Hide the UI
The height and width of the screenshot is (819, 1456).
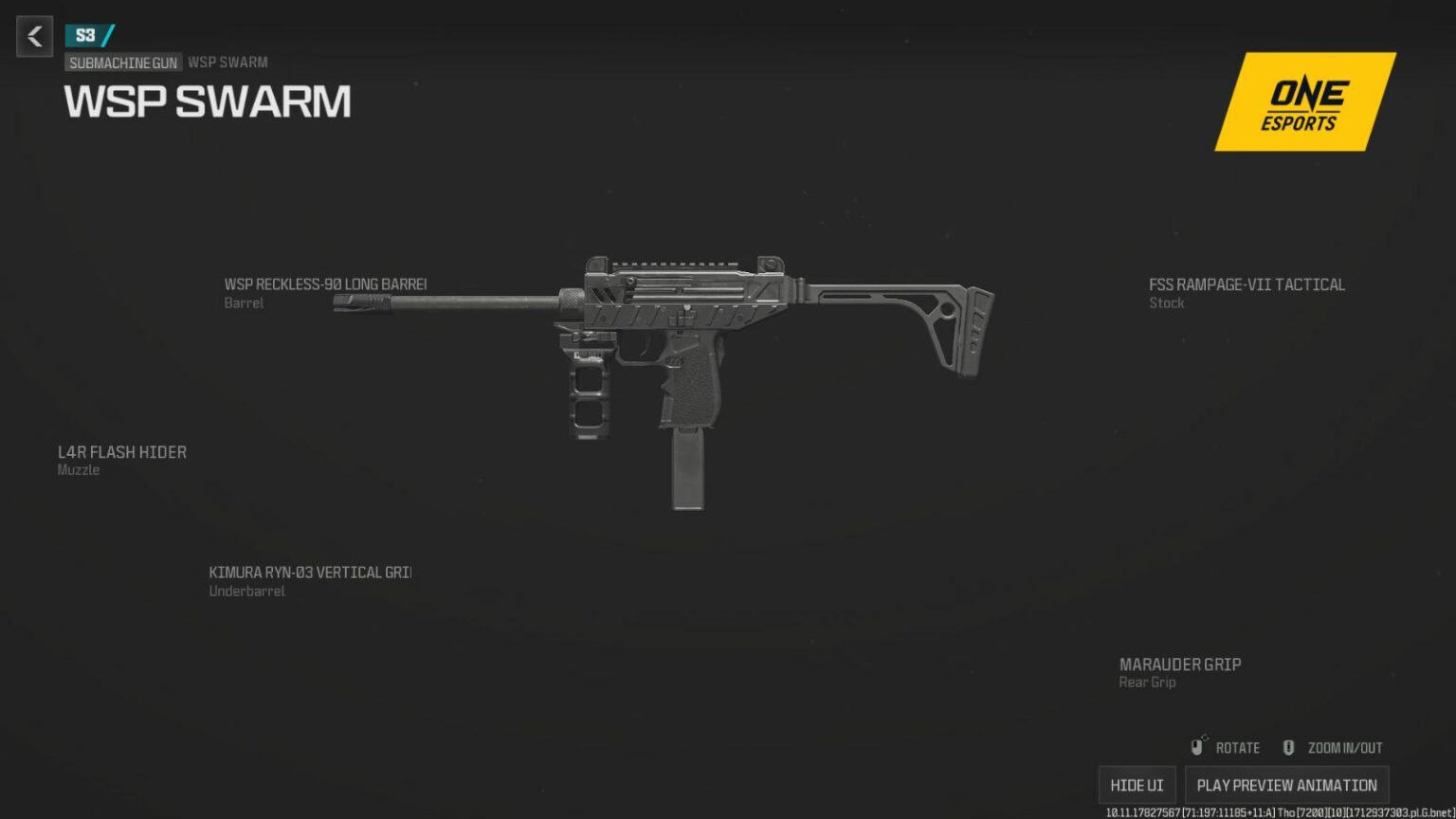1136,784
